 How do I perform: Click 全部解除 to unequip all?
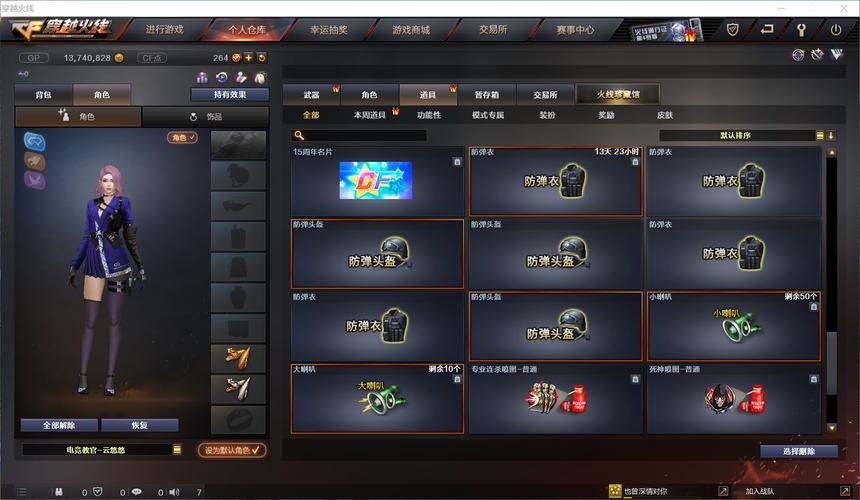click(x=59, y=425)
